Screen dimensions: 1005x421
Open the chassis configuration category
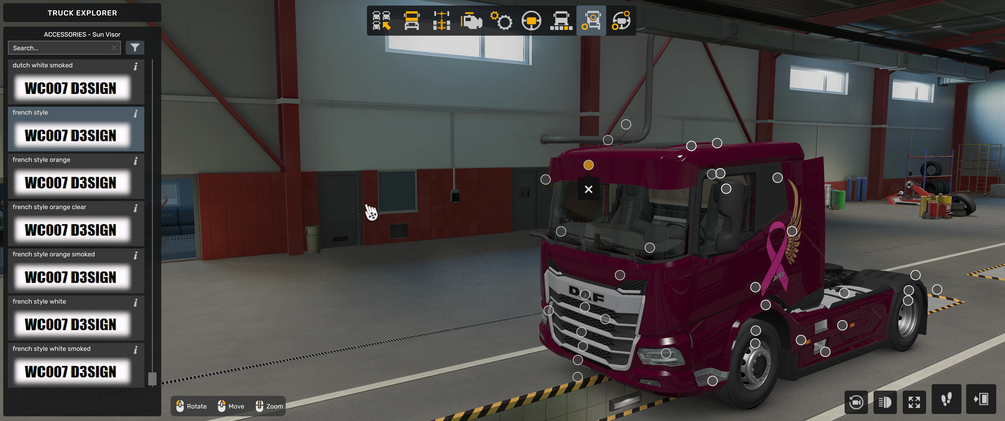pos(441,21)
